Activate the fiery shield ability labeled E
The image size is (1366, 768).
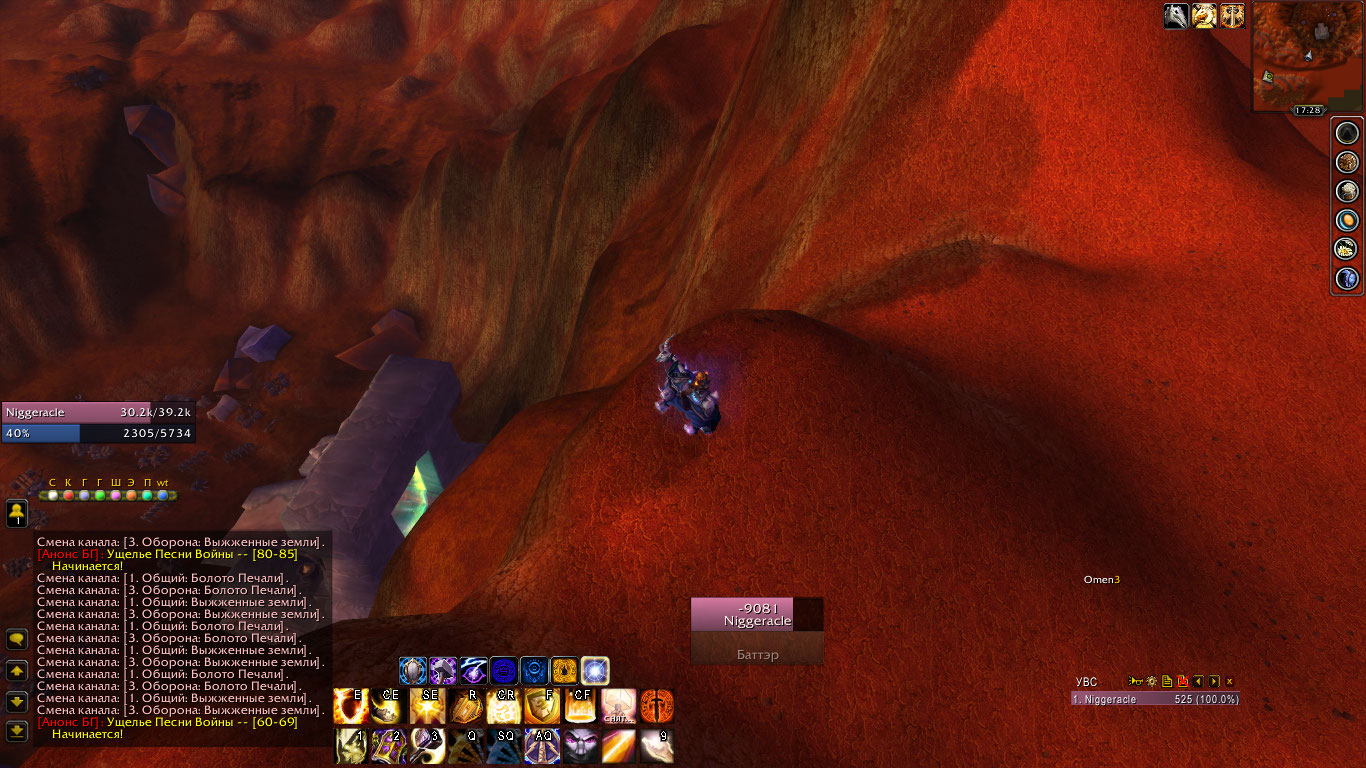[x=349, y=706]
